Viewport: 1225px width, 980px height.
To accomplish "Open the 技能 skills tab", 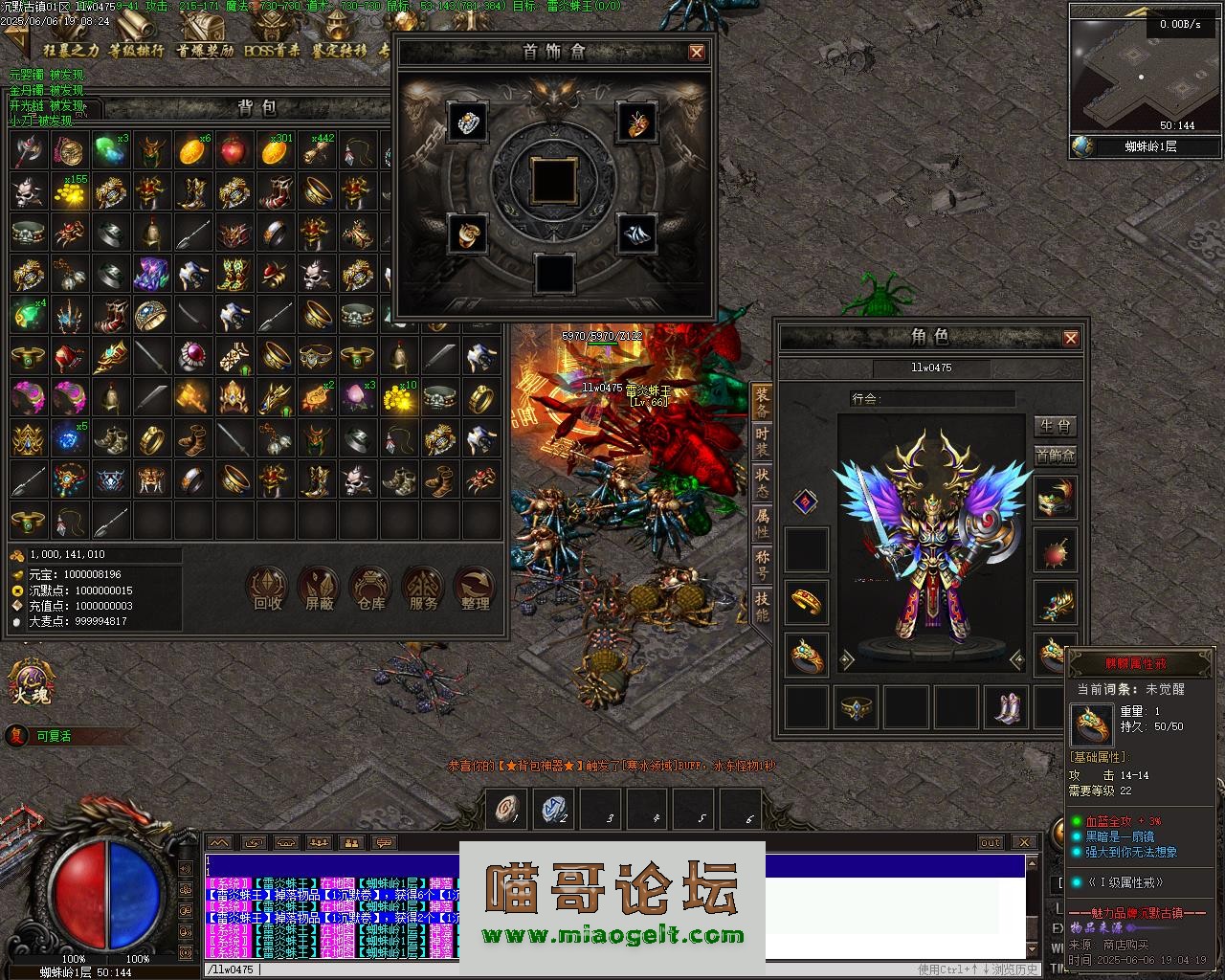I will point(762,607).
